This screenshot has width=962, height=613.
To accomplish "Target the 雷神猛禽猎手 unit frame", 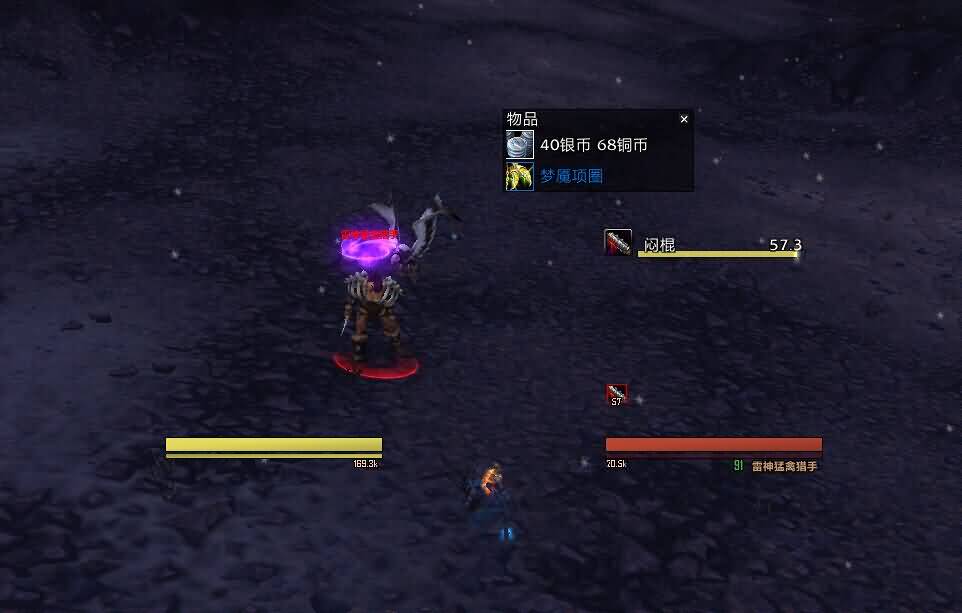I will click(714, 445).
